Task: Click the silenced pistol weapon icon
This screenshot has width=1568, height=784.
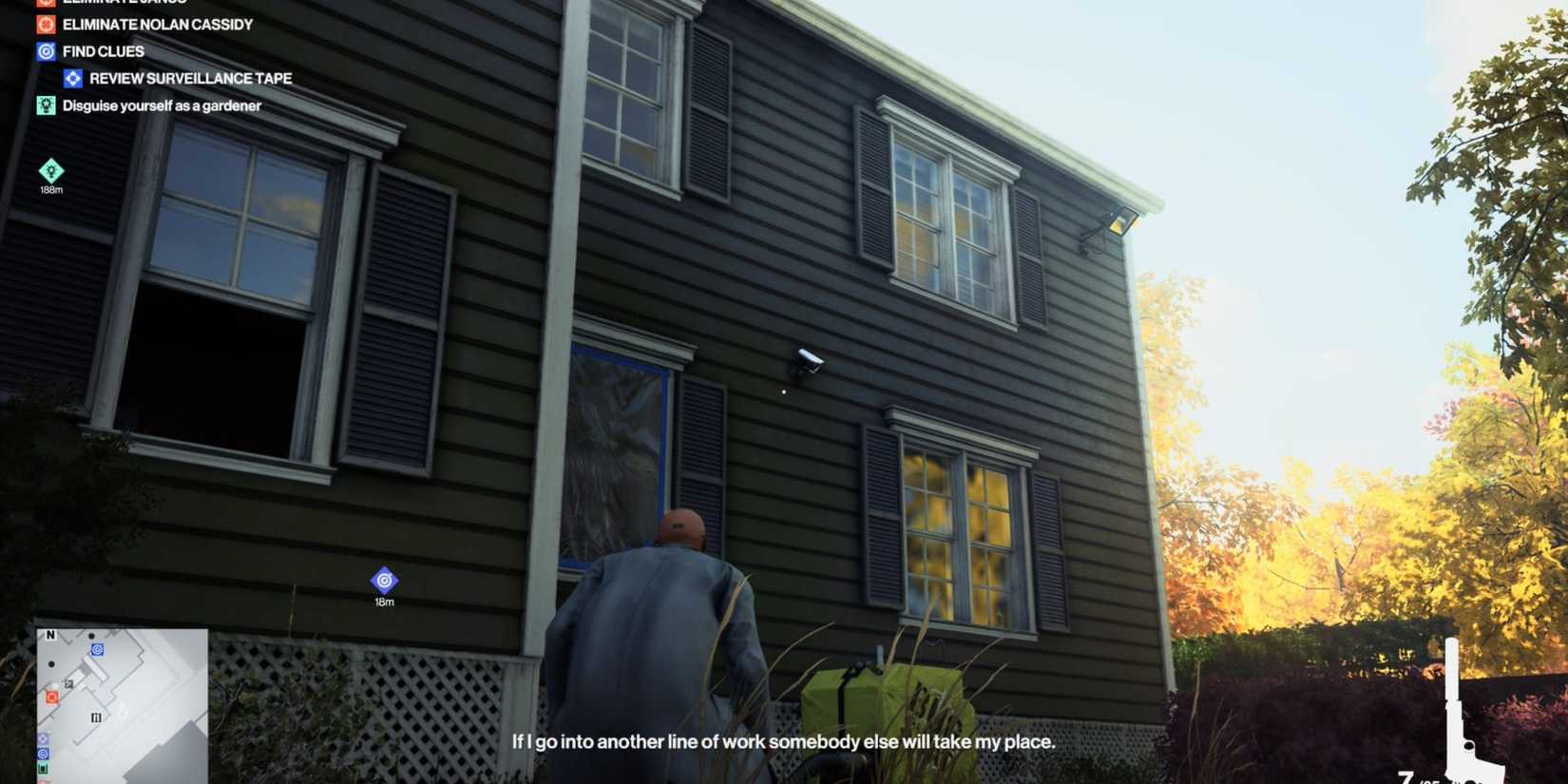Action: [x=1463, y=708]
